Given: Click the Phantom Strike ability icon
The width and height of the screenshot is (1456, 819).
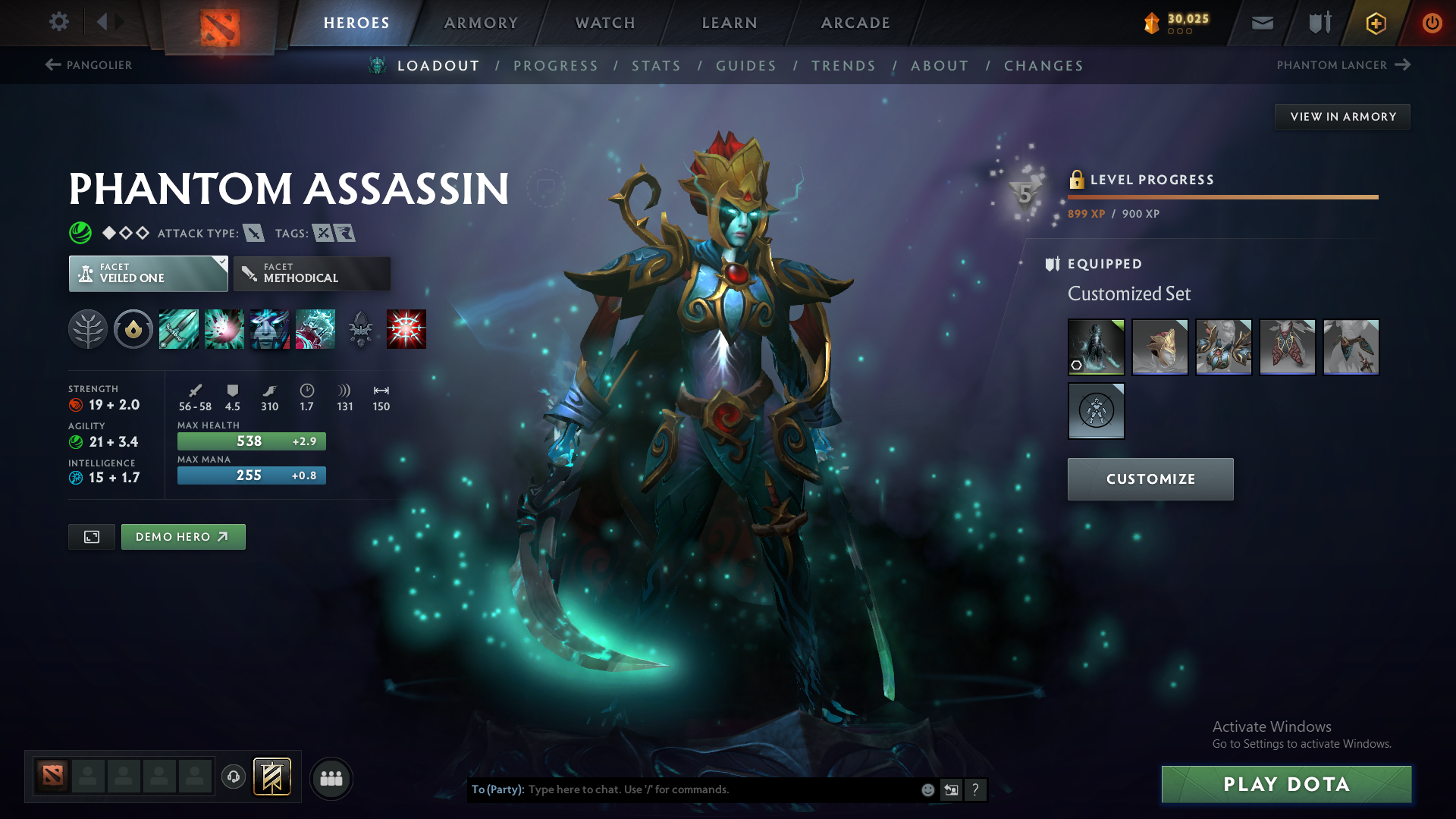Looking at the screenshot, I should tap(224, 328).
